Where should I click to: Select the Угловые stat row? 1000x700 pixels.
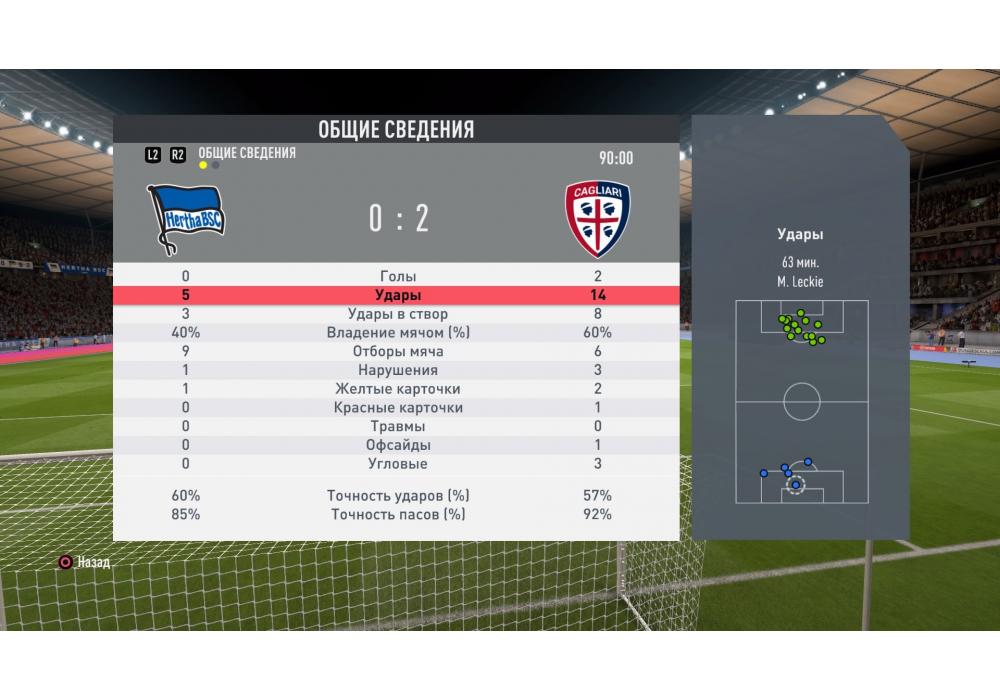click(398, 464)
